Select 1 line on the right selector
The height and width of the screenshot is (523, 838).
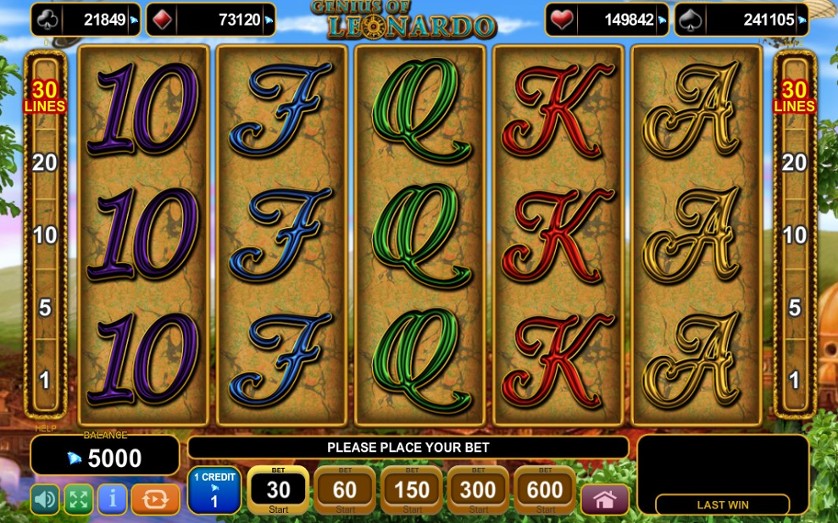point(794,381)
